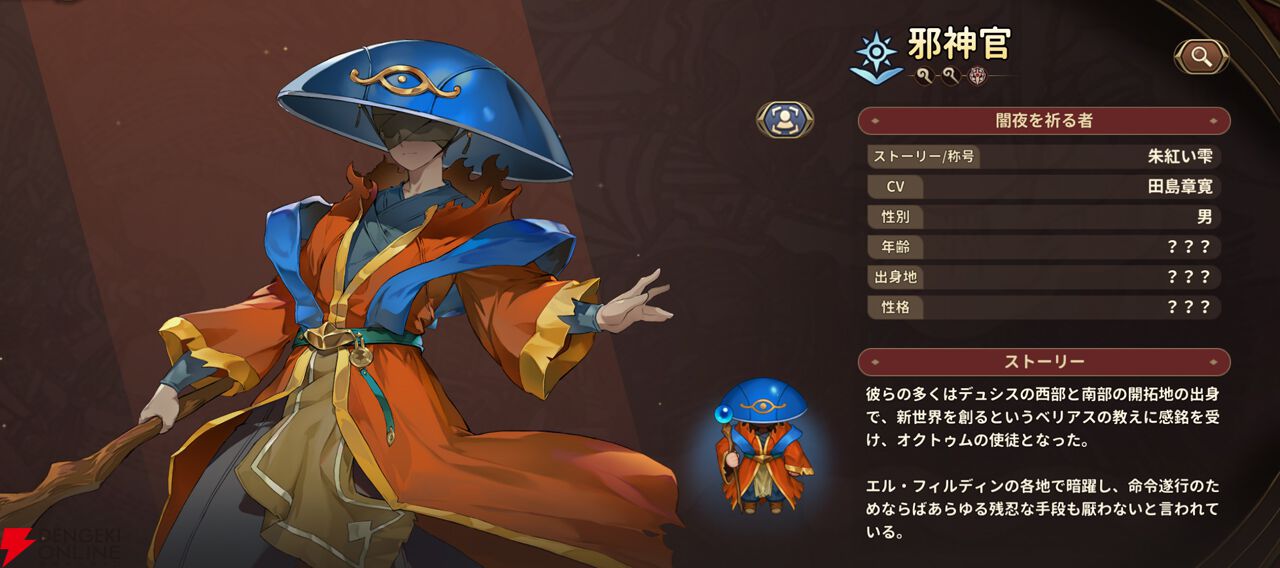The image size is (1280, 568).
Task: Click the Dengeki Online watermark logo
Action: click(x=60, y=544)
